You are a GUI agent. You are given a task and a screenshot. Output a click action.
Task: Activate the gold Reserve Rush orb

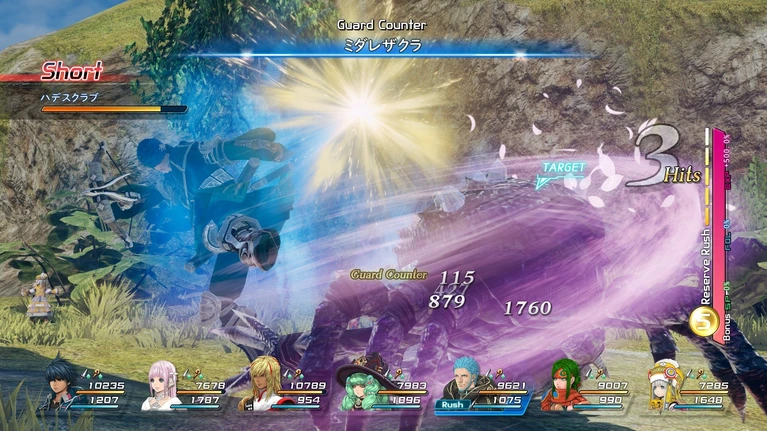[x=702, y=321]
